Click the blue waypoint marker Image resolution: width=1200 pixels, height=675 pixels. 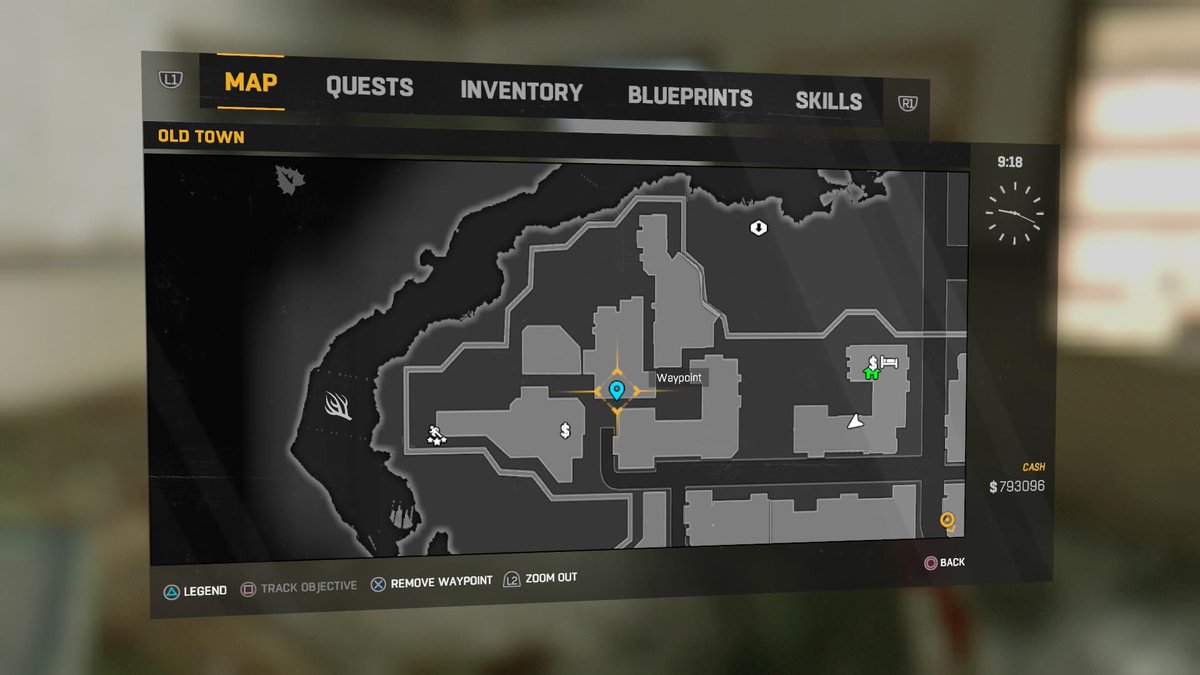tap(616, 390)
